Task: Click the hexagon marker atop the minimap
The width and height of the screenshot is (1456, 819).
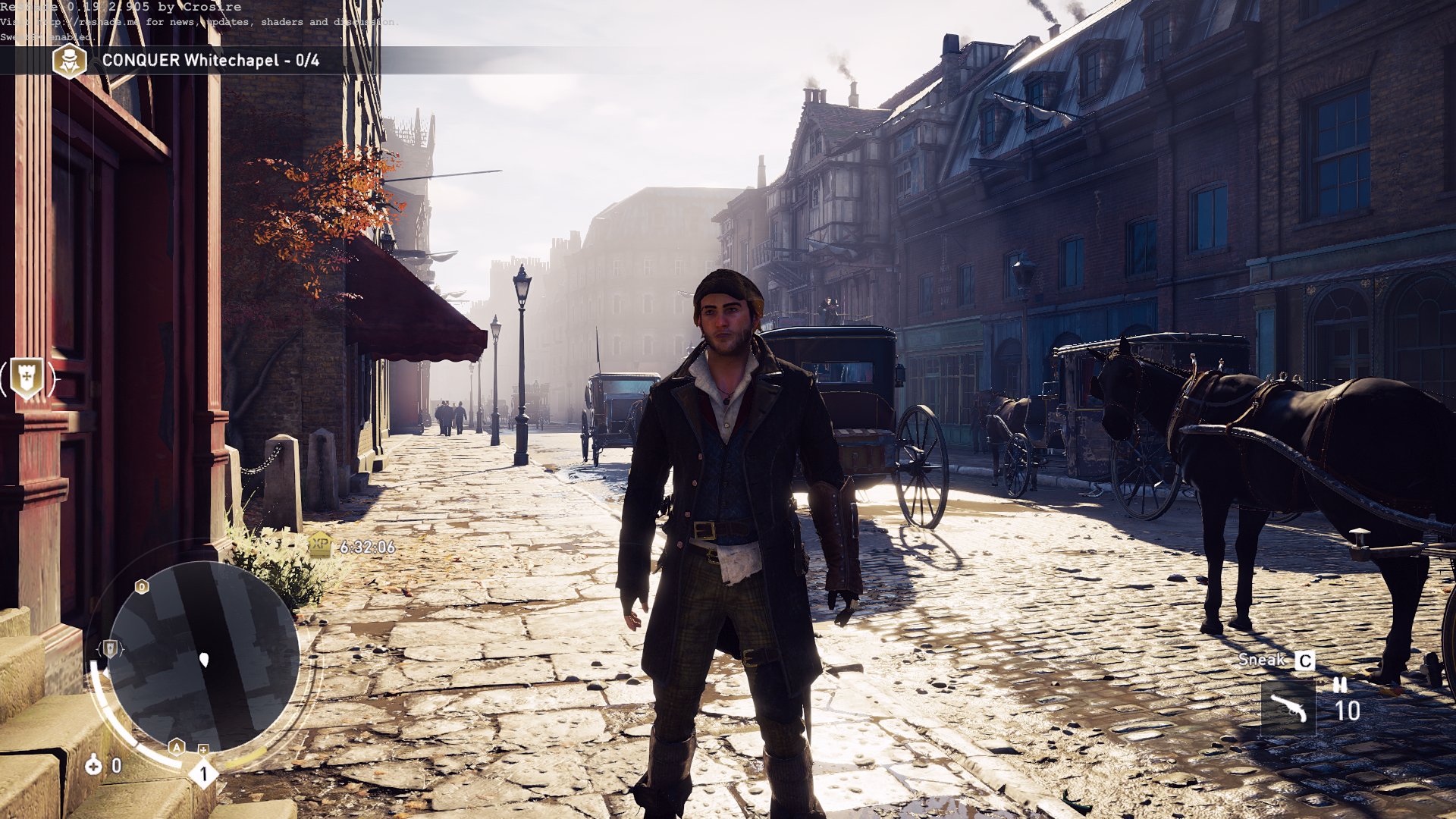Action: 142,586
